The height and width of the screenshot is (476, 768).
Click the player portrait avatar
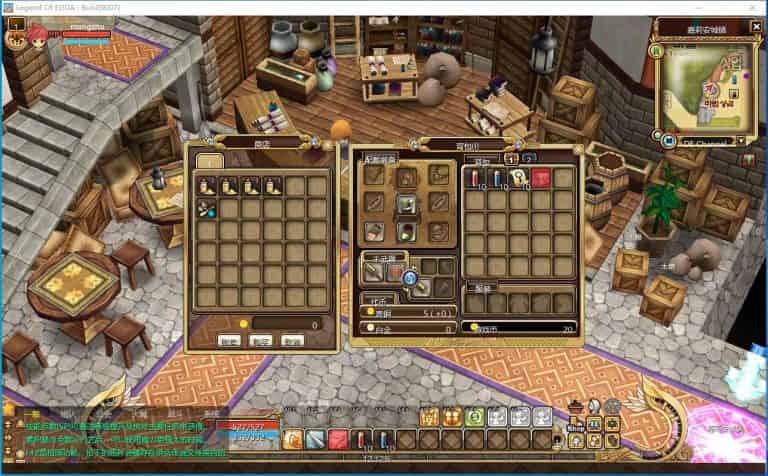pos(17,40)
